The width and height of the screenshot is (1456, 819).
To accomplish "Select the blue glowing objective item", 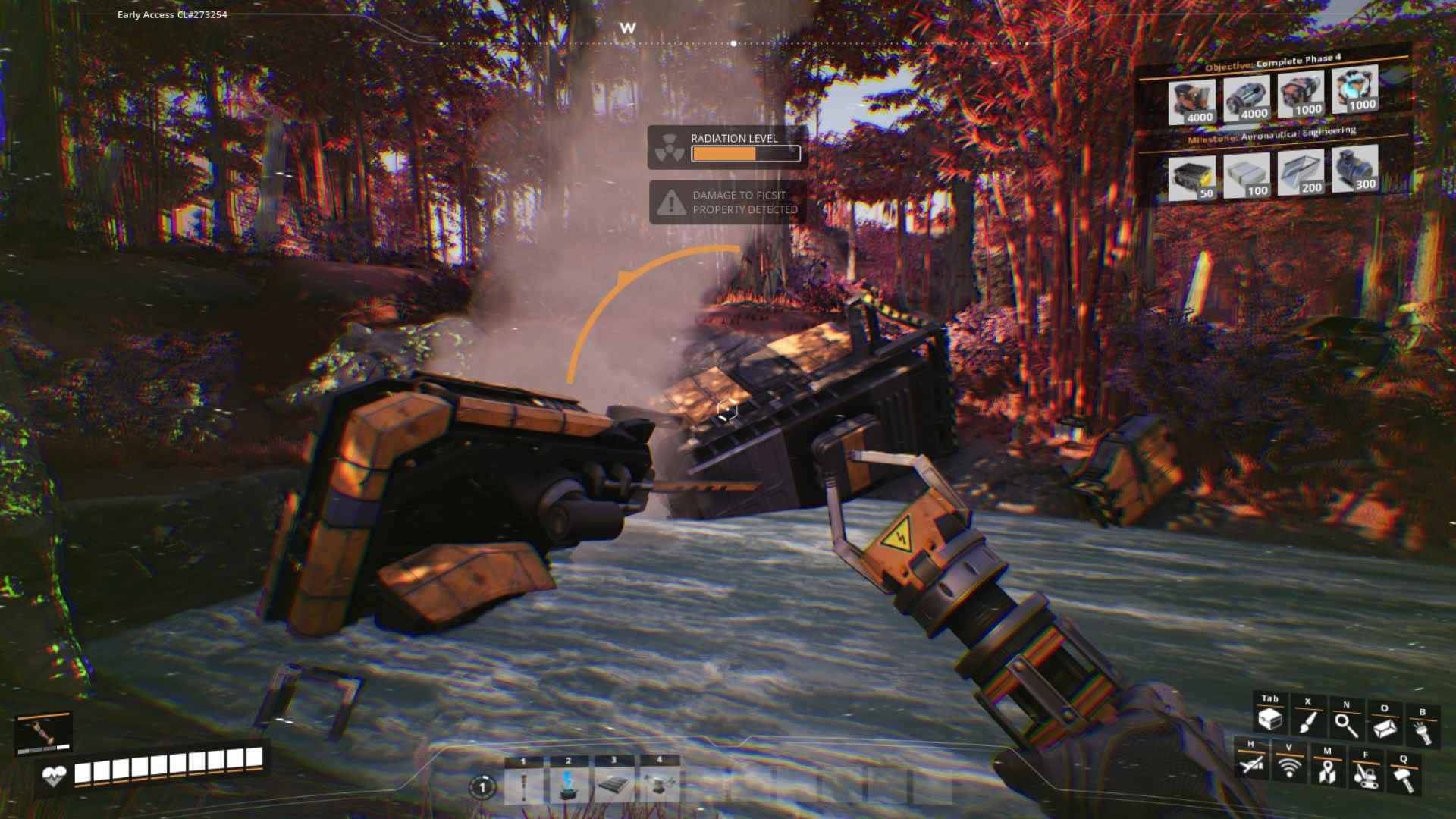I will coord(1355,90).
